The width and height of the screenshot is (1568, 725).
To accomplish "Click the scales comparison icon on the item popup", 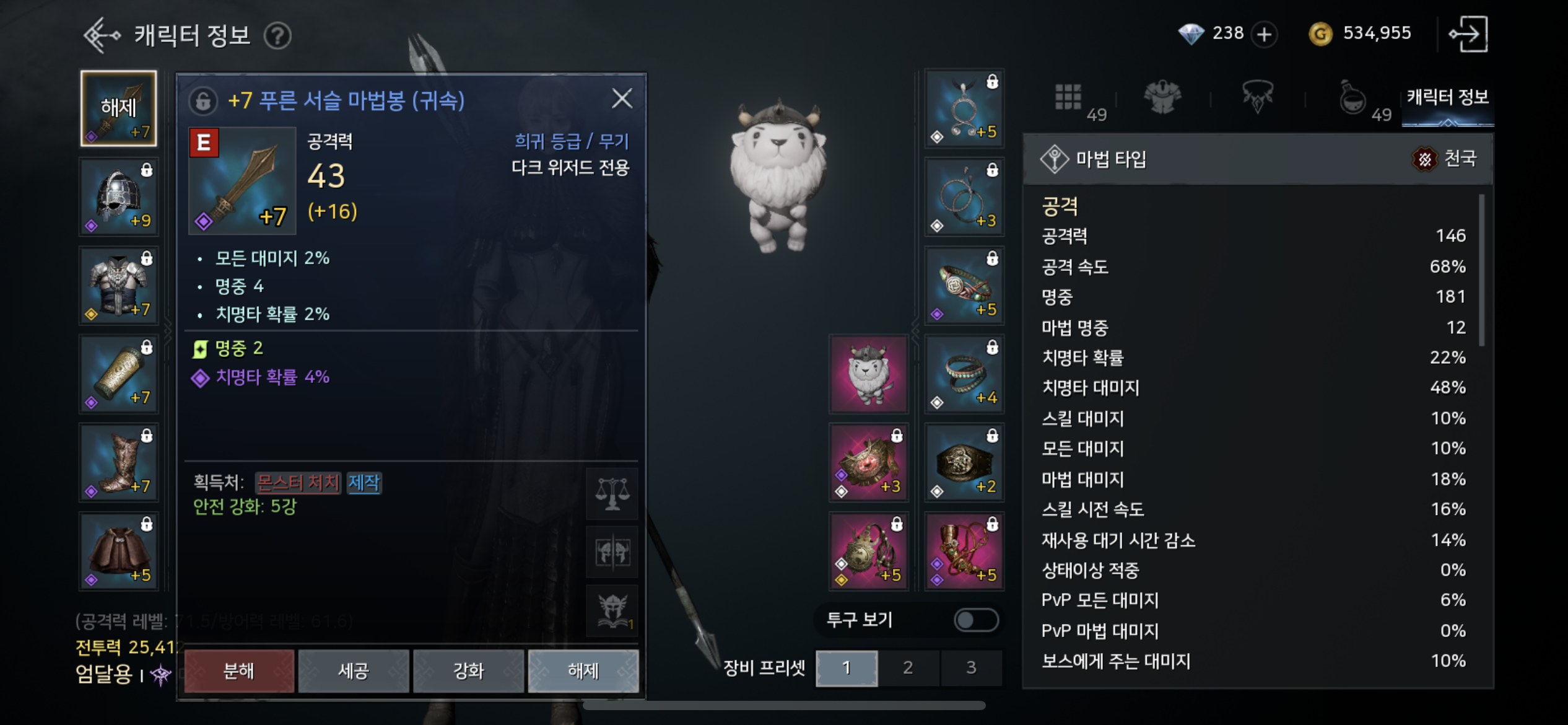I will 611,493.
